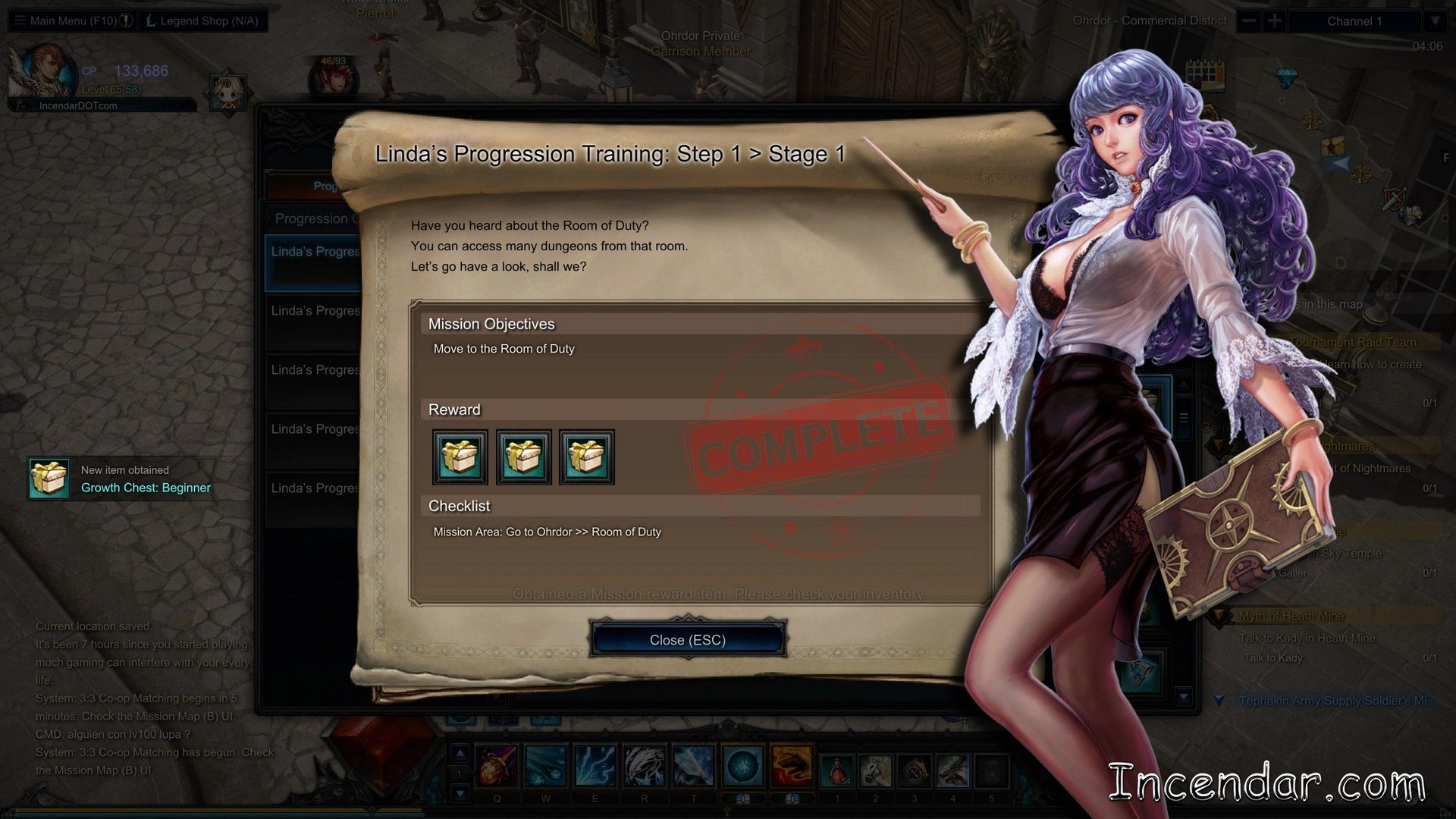Image resolution: width=1456 pixels, height=819 pixels.
Task: Click the plus button beside Channel selector
Action: click(1275, 20)
